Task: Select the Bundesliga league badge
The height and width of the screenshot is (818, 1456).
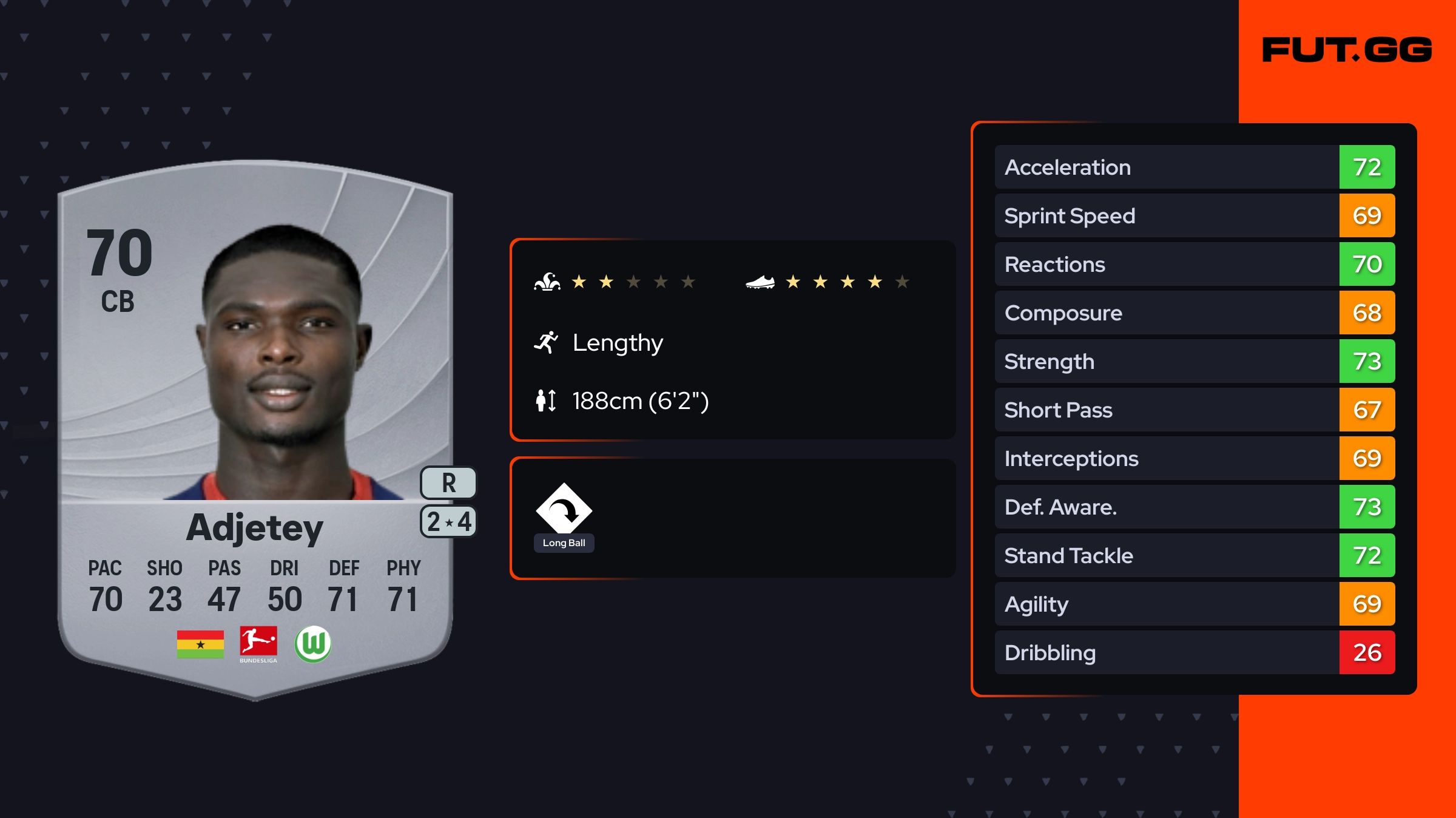Action: [258, 644]
